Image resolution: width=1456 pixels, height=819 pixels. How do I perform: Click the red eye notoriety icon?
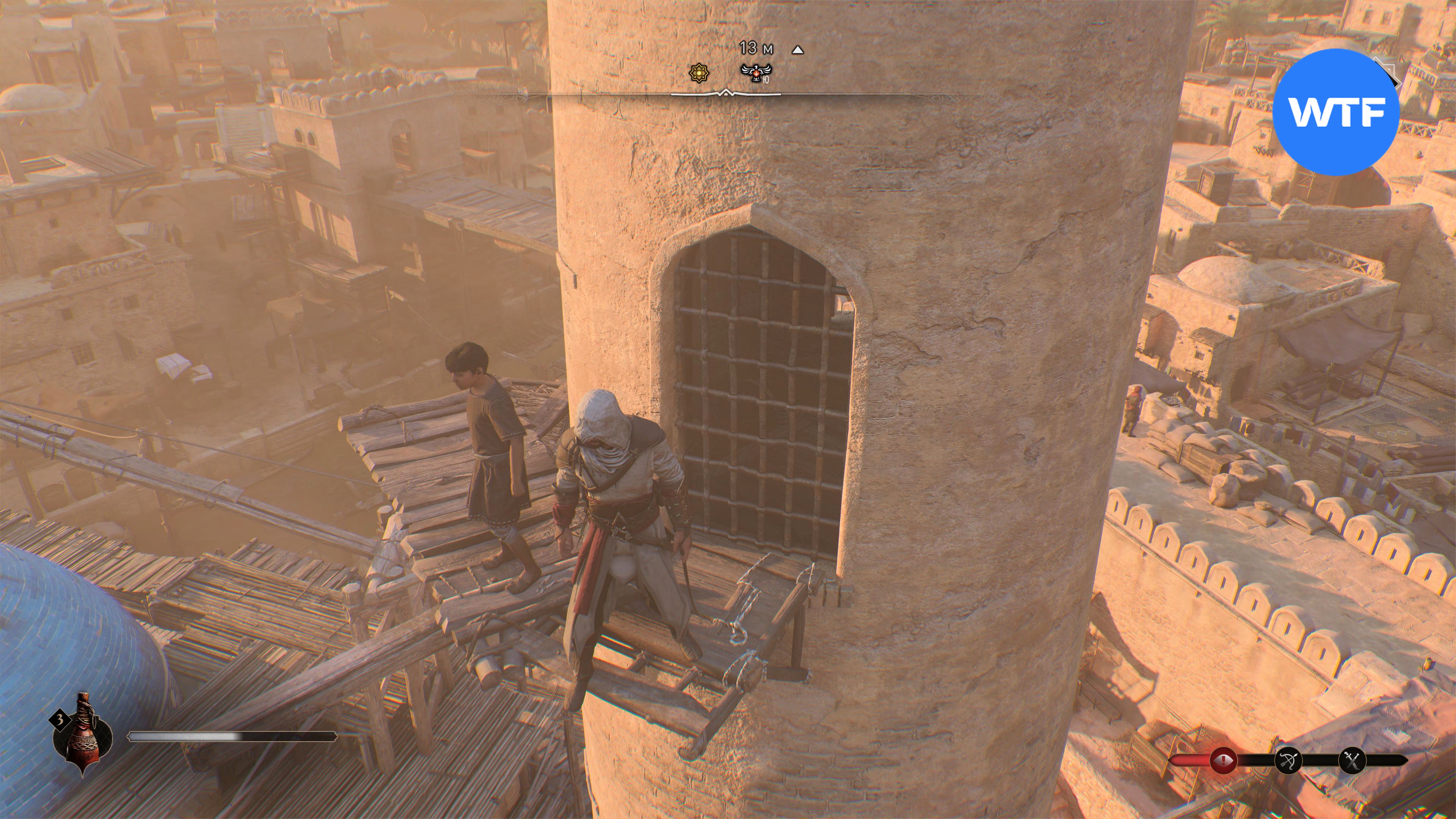coord(1223,760)
